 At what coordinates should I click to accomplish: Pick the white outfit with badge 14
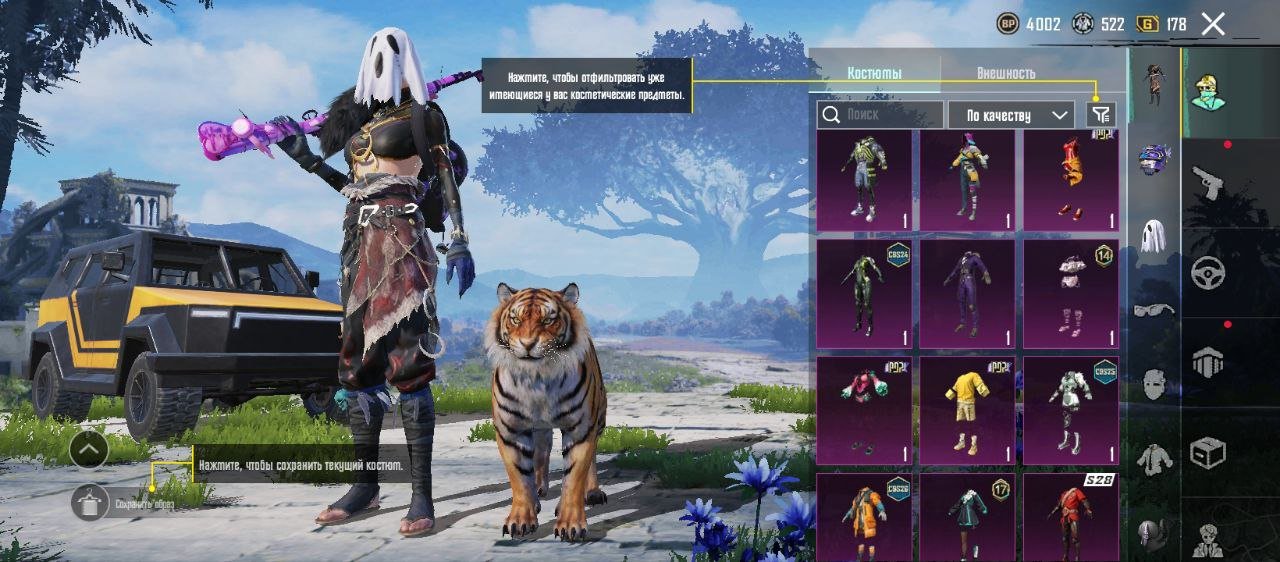tap(1070, 294)
